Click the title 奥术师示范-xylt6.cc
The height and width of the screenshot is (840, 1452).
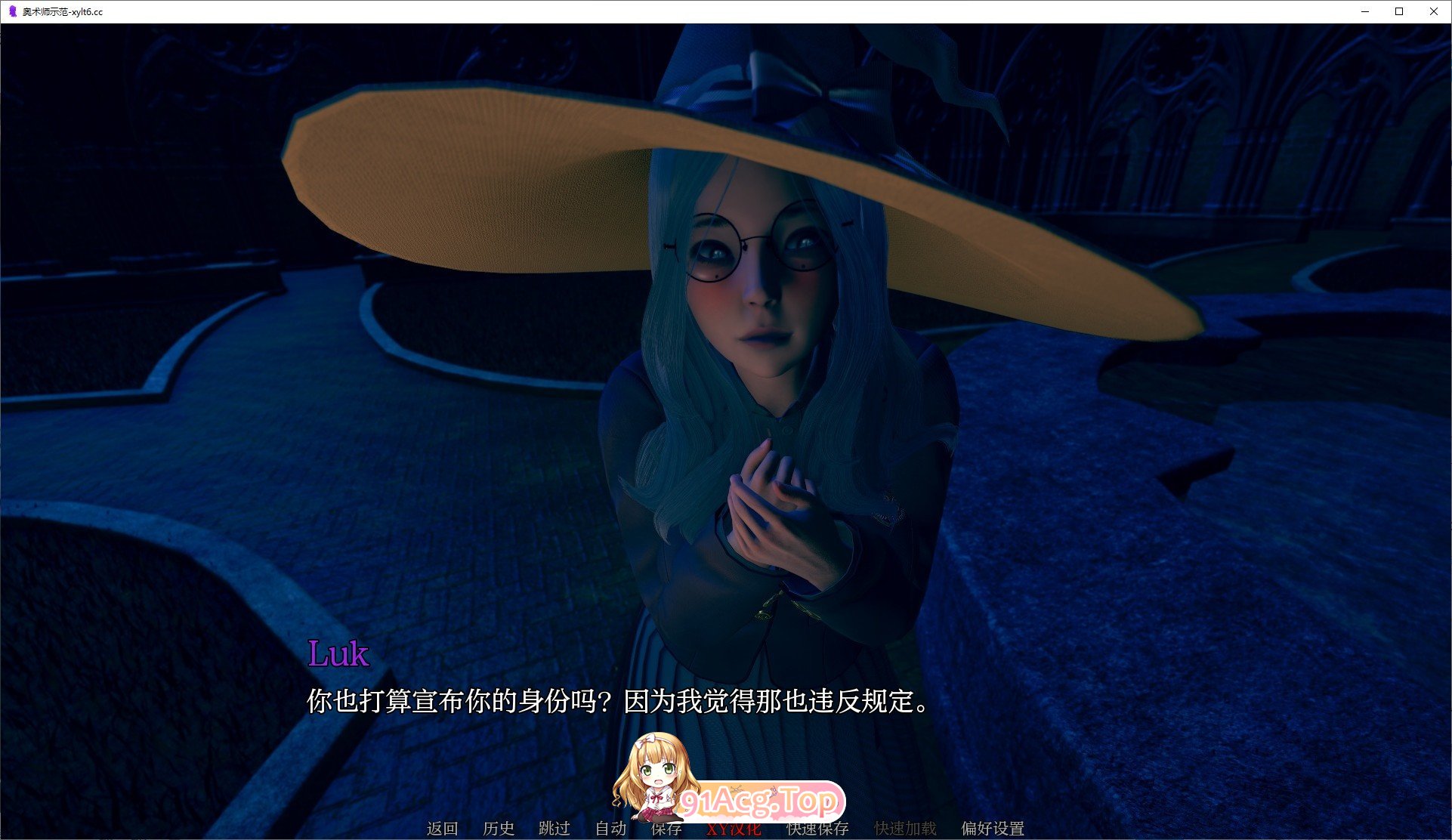click(x=63, y=12)
